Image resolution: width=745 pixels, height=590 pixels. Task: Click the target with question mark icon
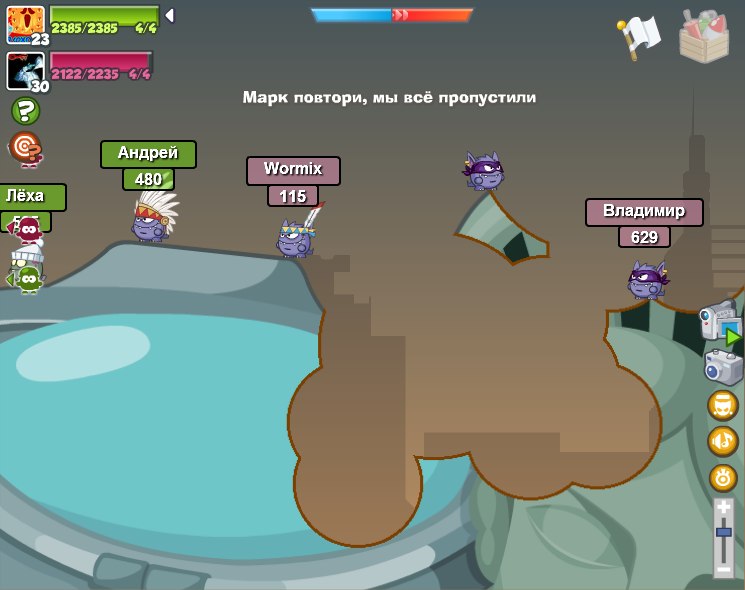(x=25, y=148)
